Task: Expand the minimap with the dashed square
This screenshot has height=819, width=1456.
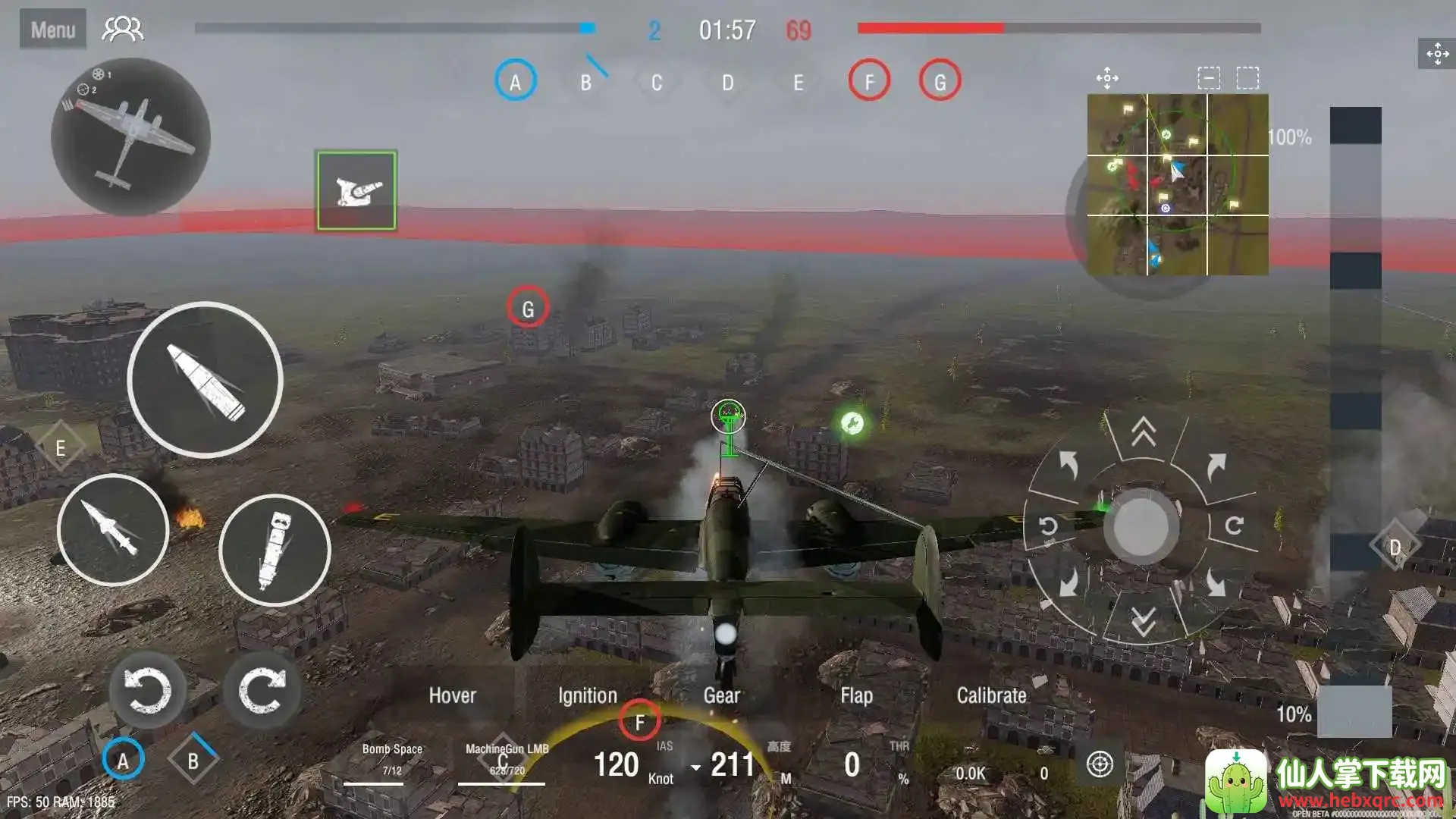Action: (1247, 78)
